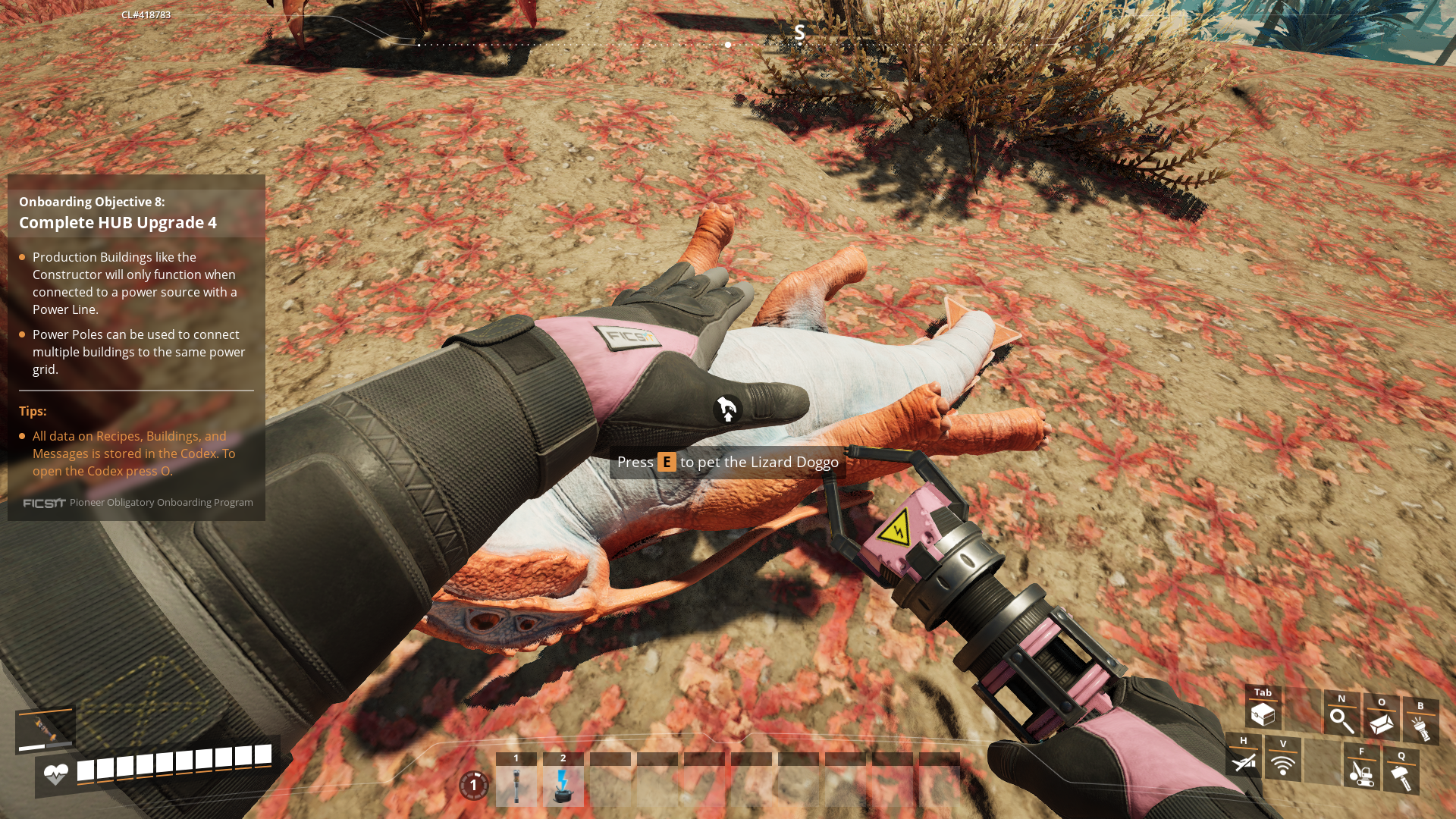Viewport: 1456px width, 819px height.
Task: Click the equipped Xeno-Zapper equipment slot
Action: [x=45, y=730]
